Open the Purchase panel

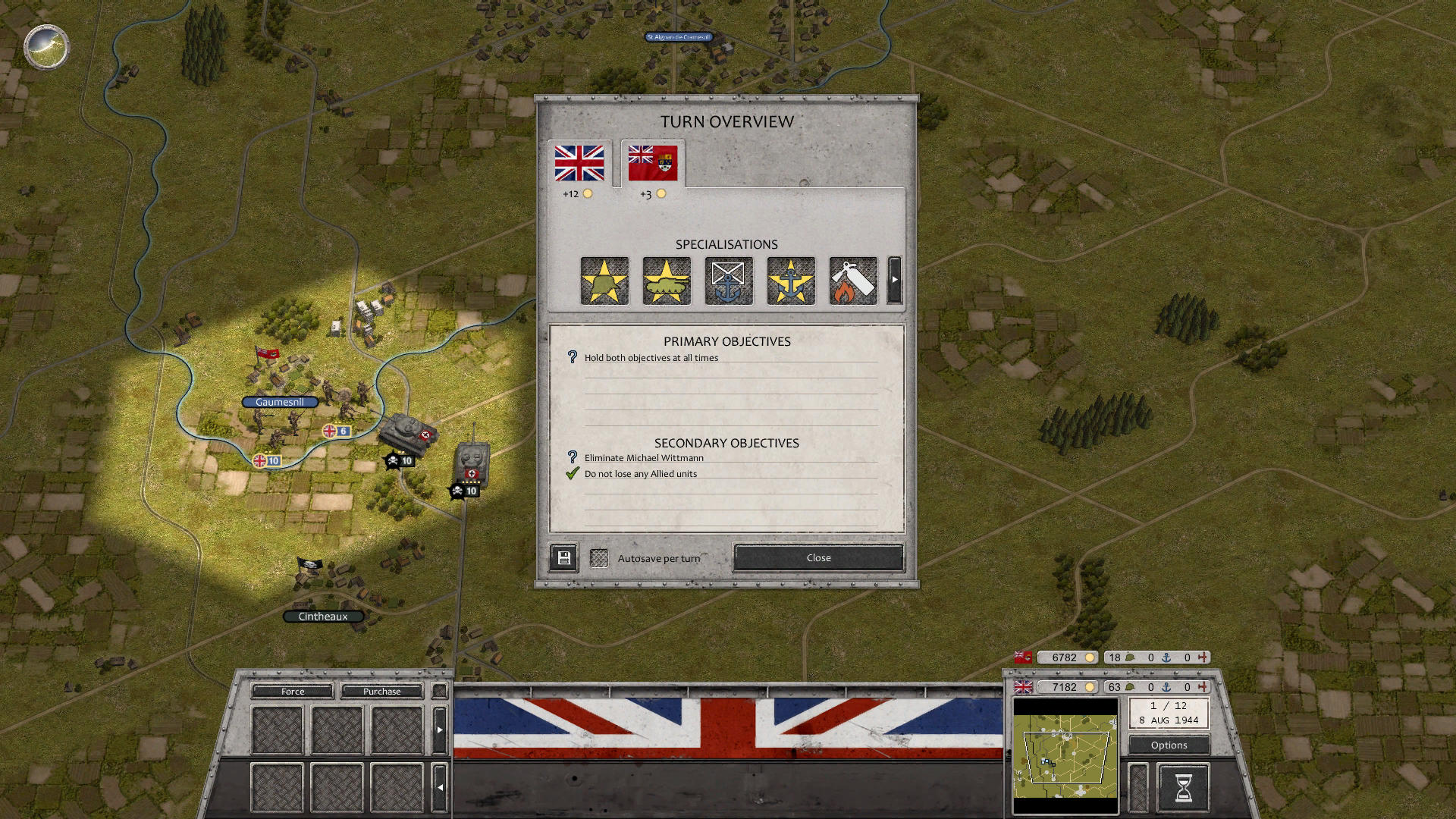point(381,691)
